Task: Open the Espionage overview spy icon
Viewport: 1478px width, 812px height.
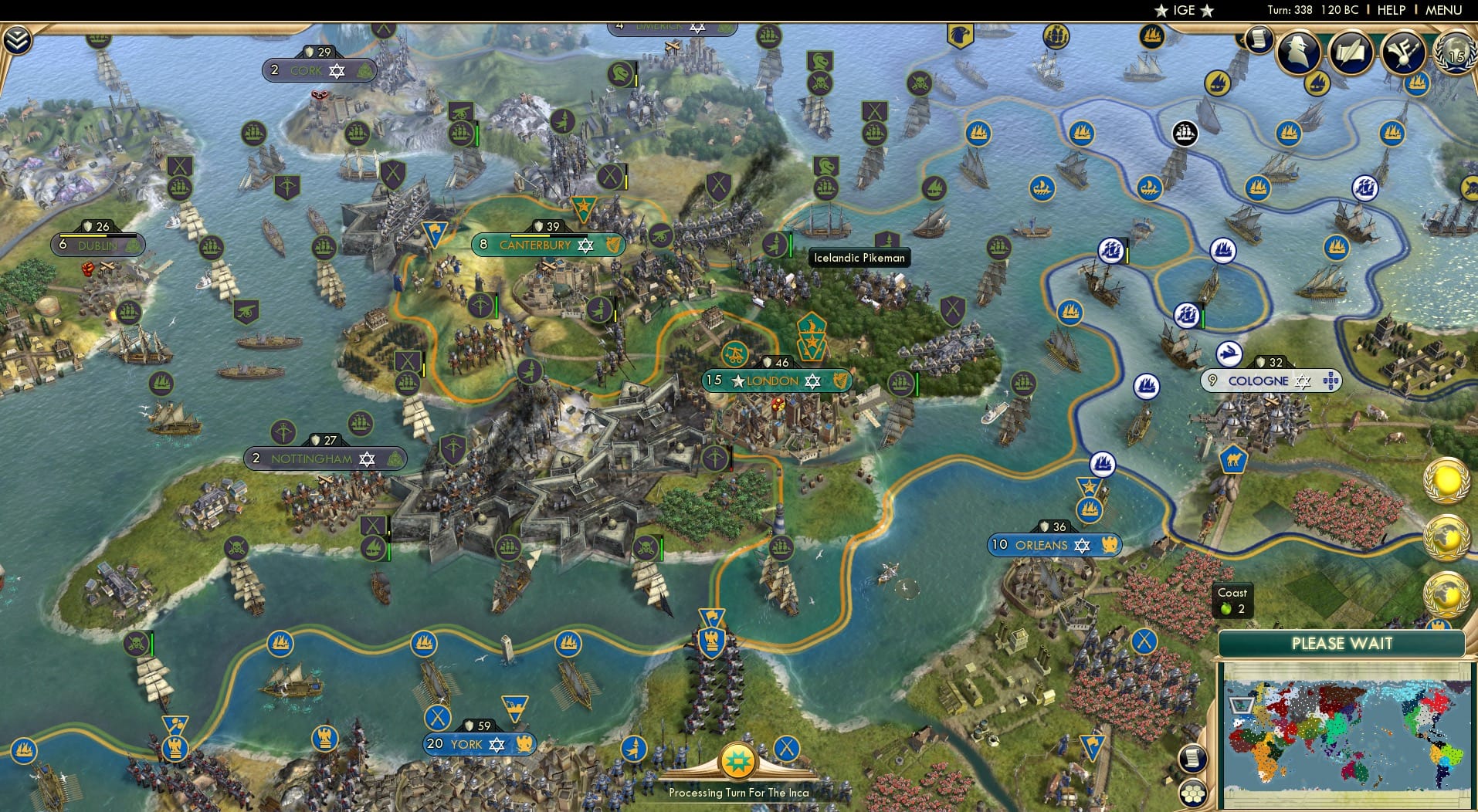Action: (1297, 52)
